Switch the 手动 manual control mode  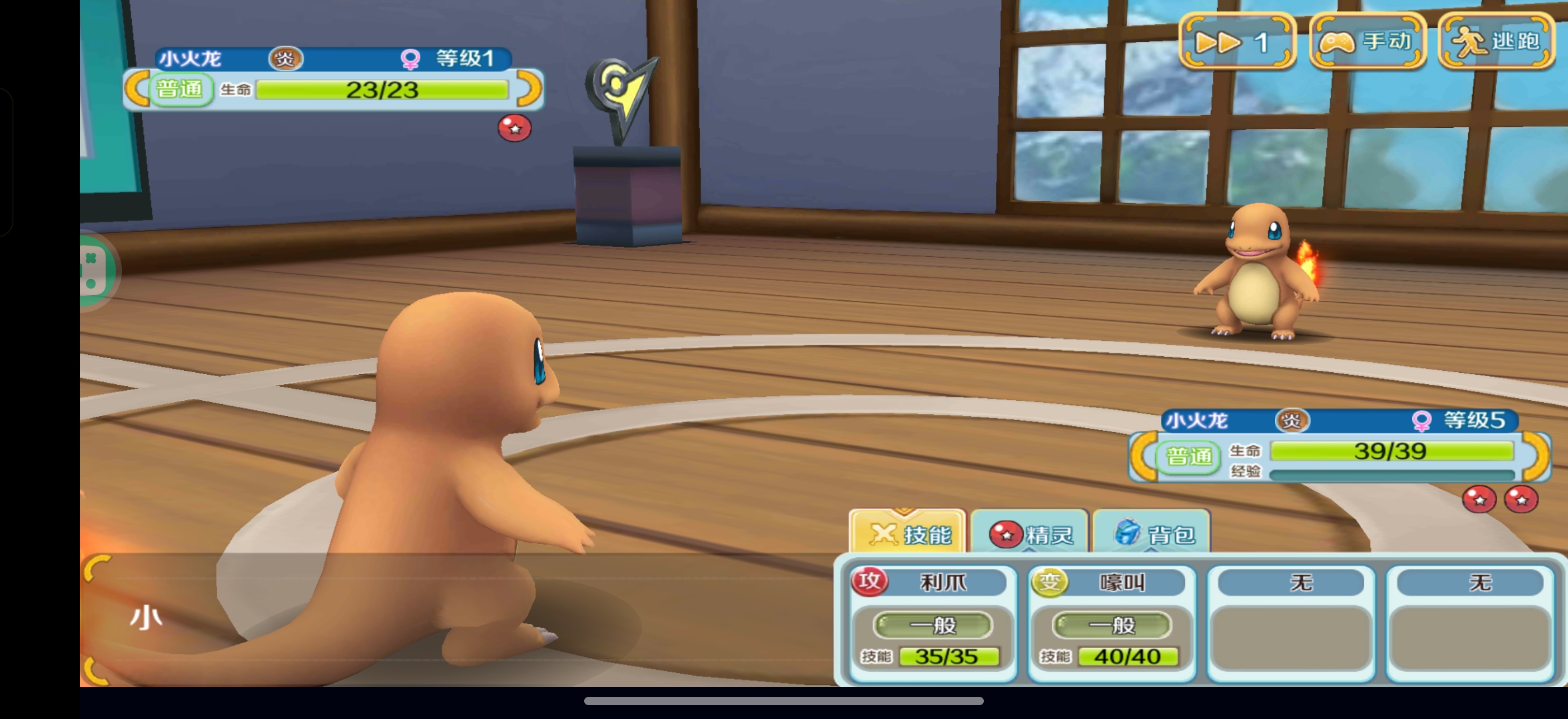click(1368, 42)
